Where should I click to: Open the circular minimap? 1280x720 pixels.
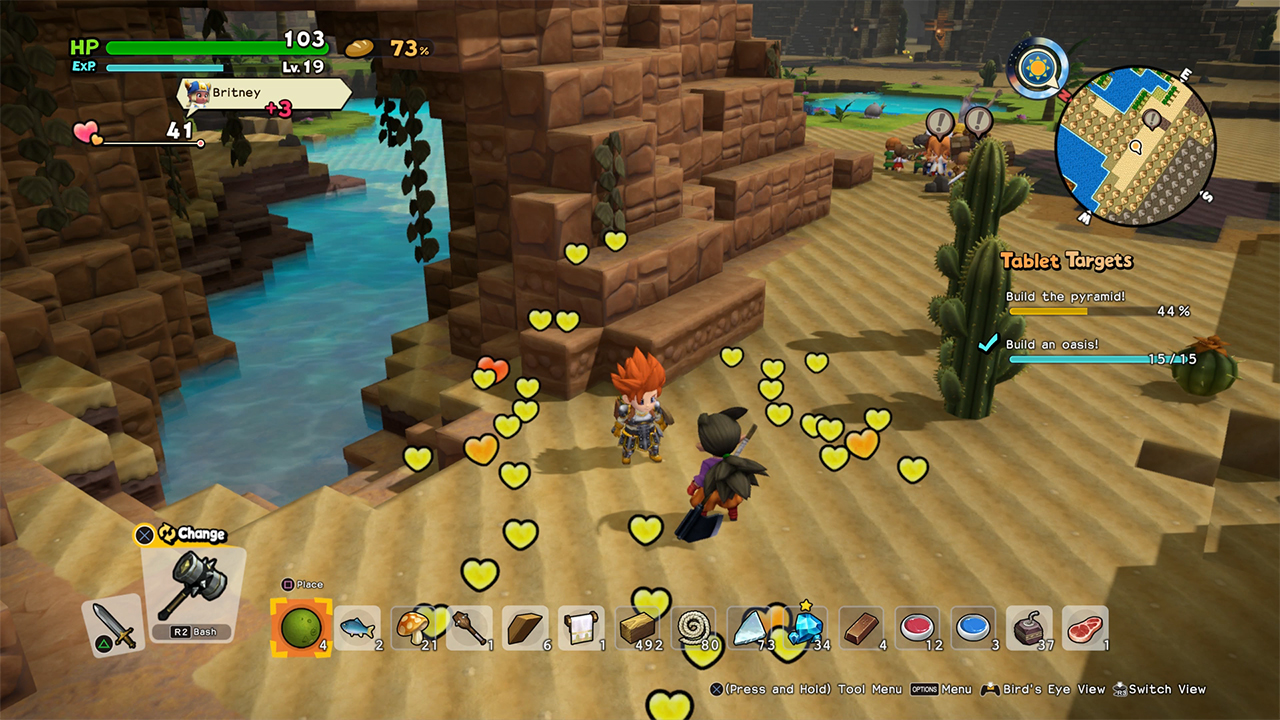coord(1135,147)
